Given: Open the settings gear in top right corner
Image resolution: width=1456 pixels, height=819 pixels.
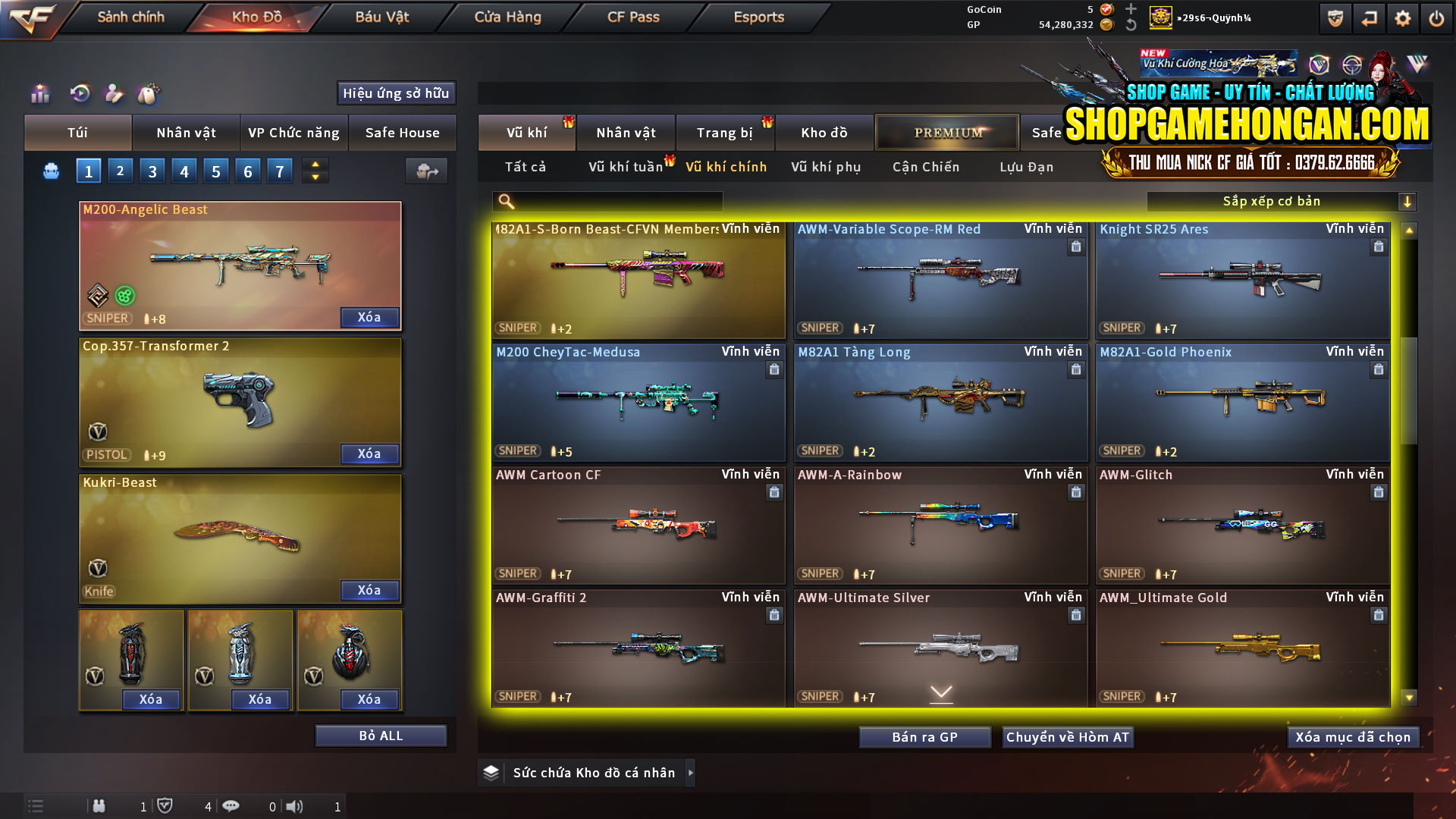Looking at the screenshot, I should [1402, 17].
